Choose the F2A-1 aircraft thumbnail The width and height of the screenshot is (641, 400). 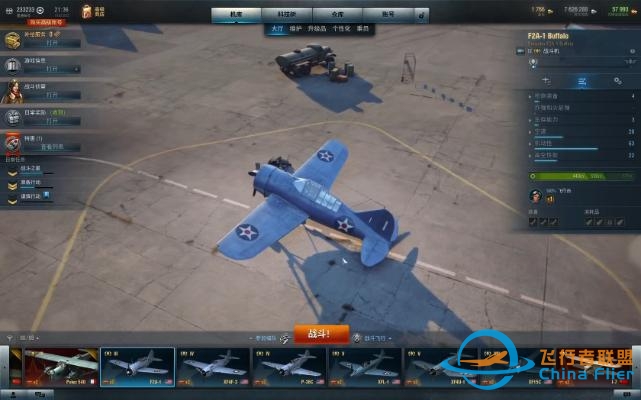[137, 368]
